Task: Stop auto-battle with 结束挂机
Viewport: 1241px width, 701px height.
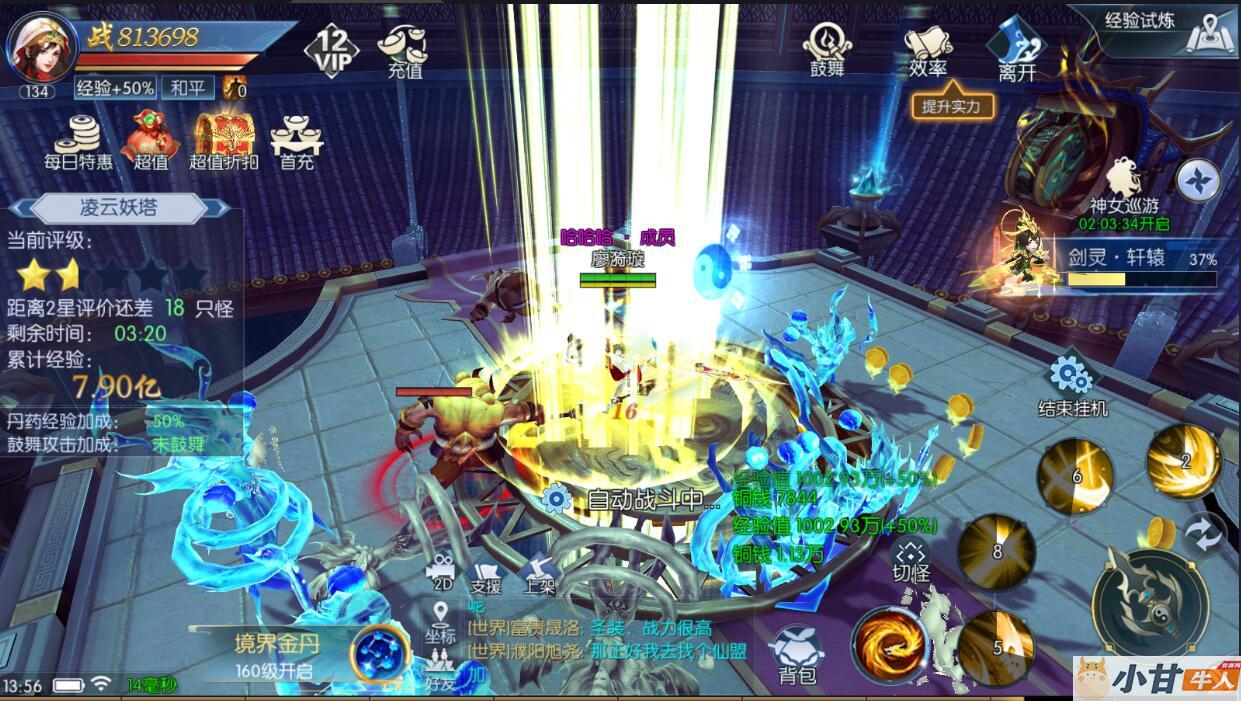Action: (1072, 386)
